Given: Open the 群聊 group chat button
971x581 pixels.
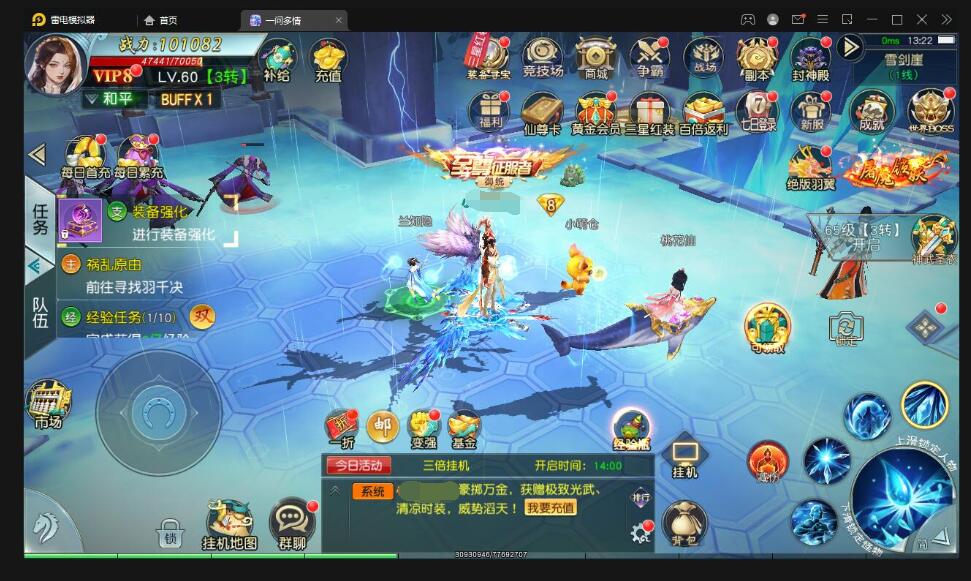Looking at the screenshot, I should click(292, 524).
